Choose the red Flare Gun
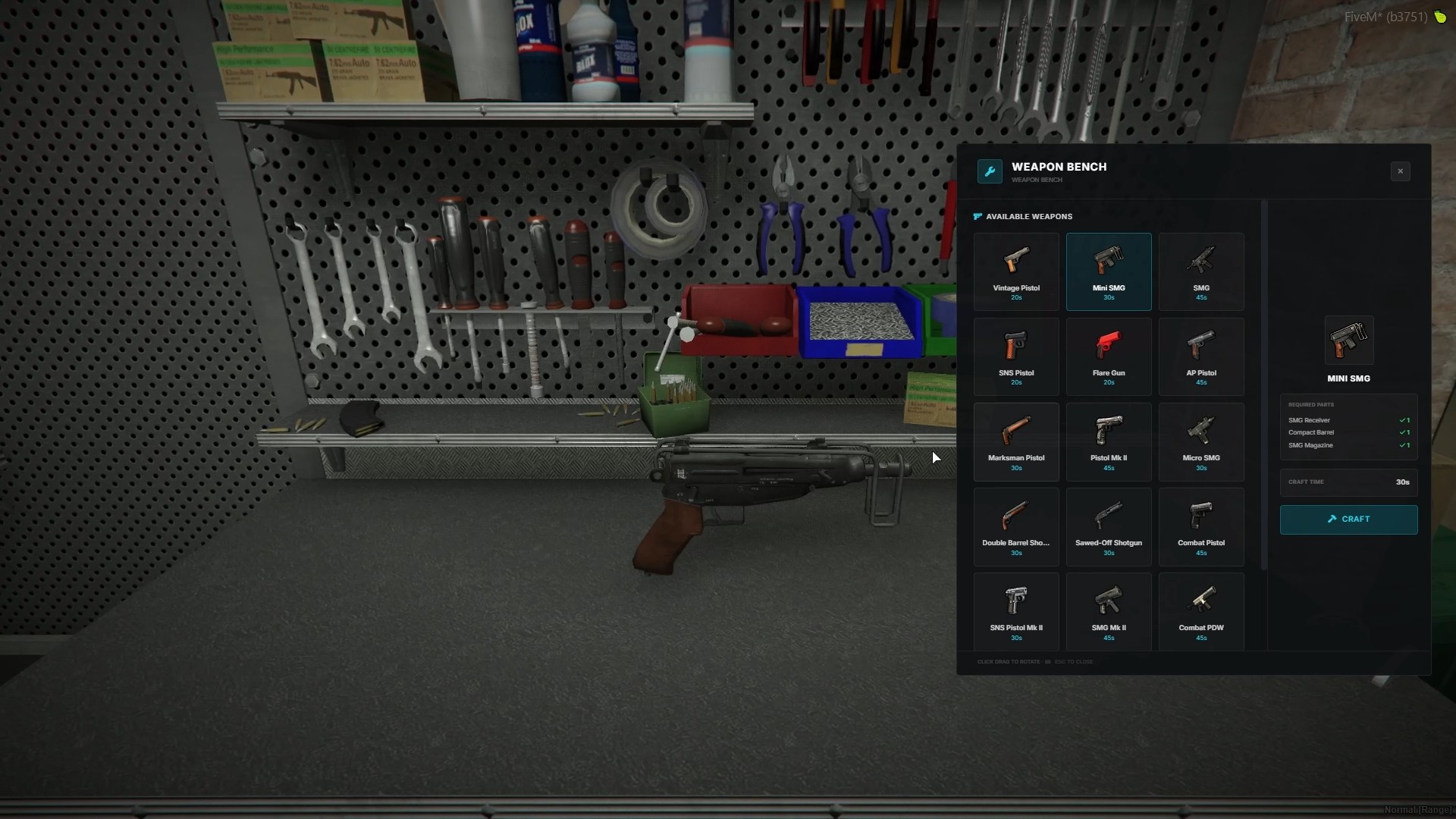Viewport: 1456px width, 819px height. coord(1109,356)
